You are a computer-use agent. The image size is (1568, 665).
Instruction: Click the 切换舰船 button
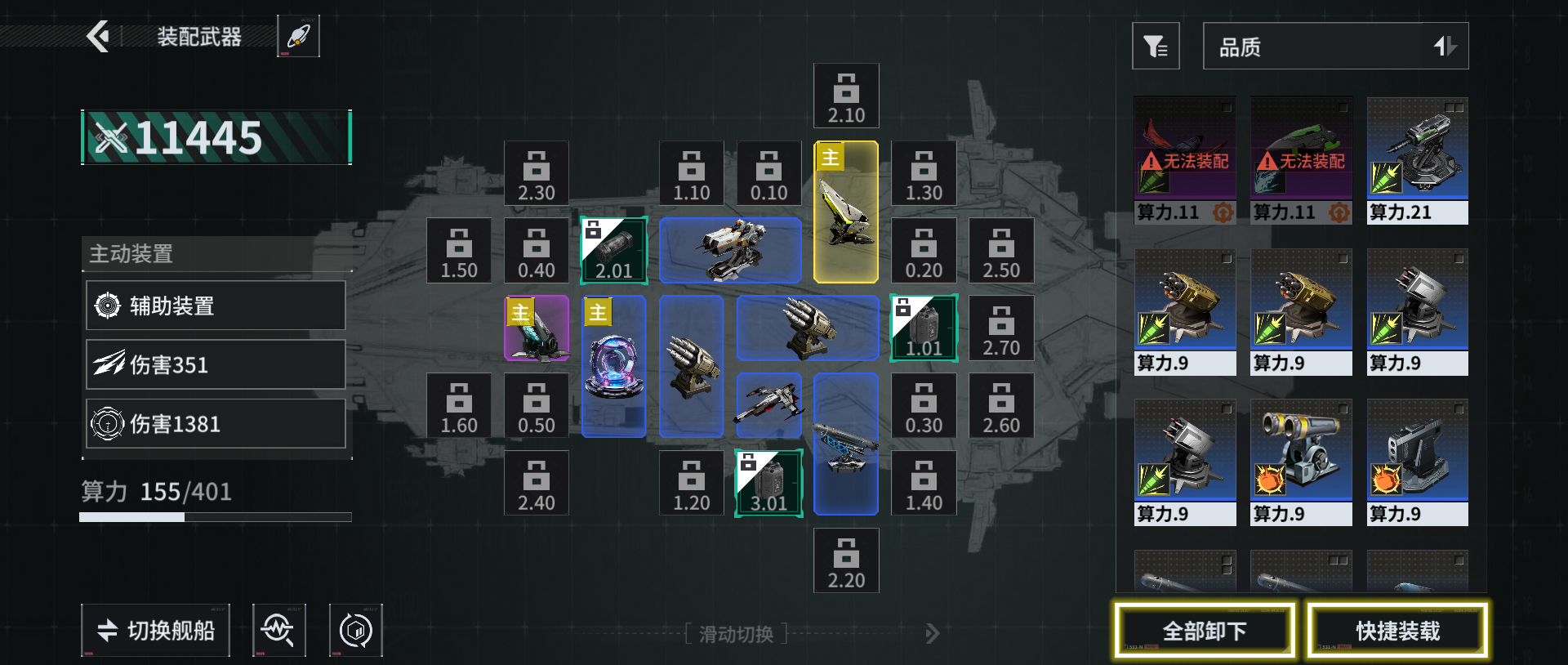point(155,630)
